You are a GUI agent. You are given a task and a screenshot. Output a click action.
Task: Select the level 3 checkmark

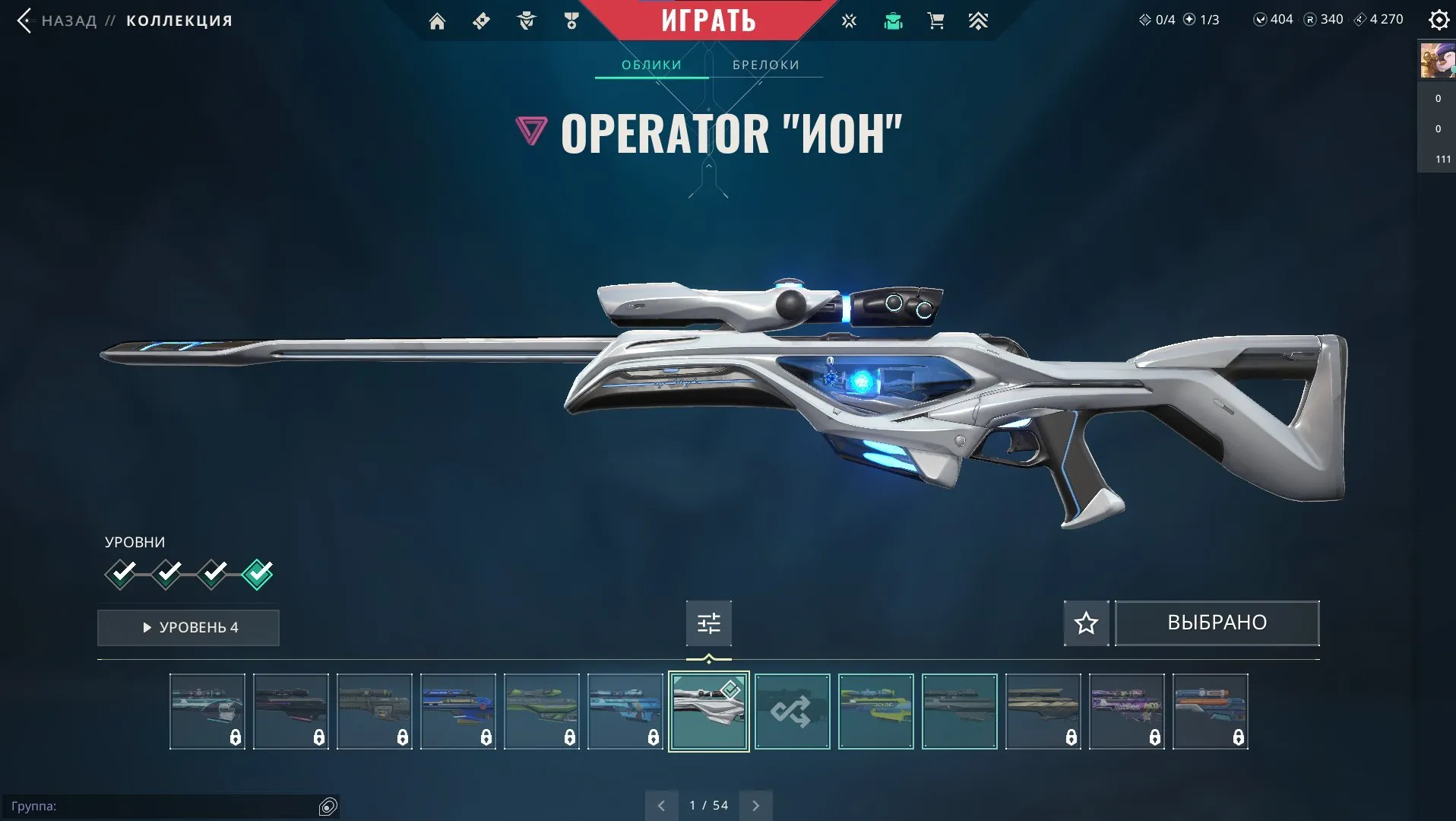pyautogui.click(x=212, y=574)
